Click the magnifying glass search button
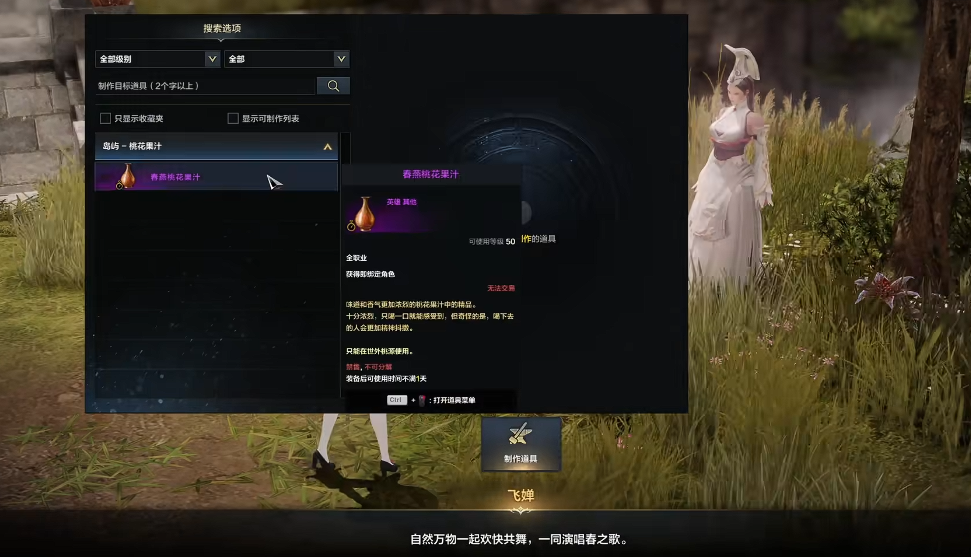Viewport: 971px width, 557px height. pos(333,86)
